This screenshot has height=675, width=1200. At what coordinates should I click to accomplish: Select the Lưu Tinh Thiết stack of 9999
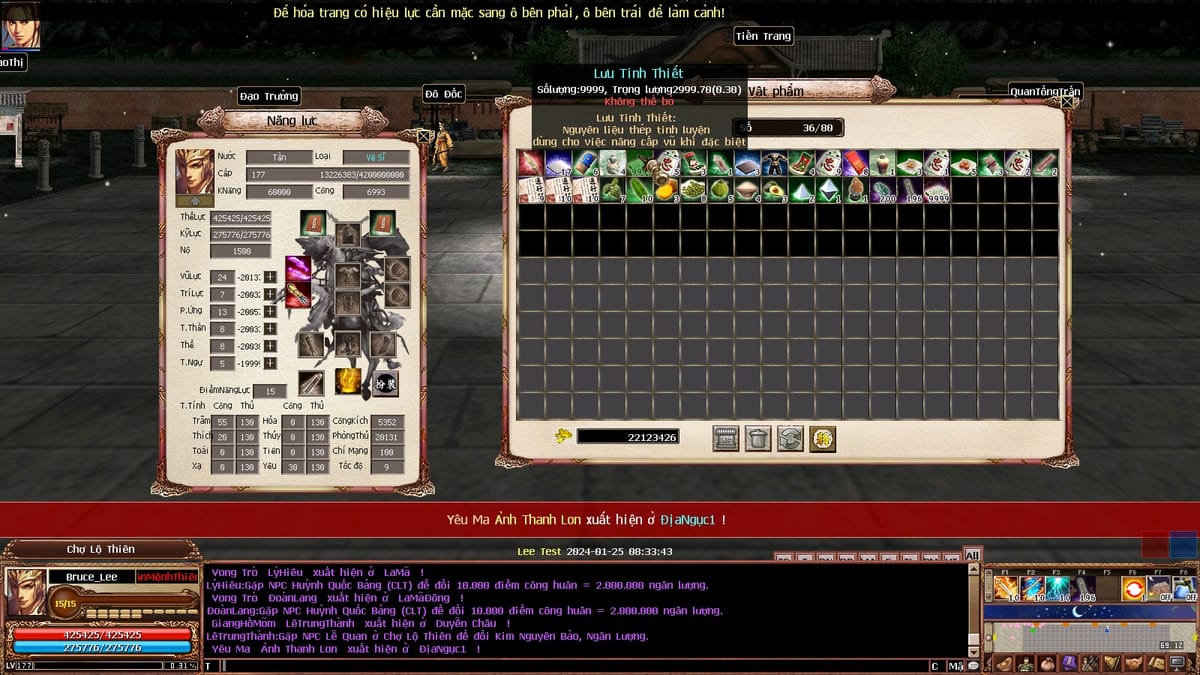tap(937, 190)
